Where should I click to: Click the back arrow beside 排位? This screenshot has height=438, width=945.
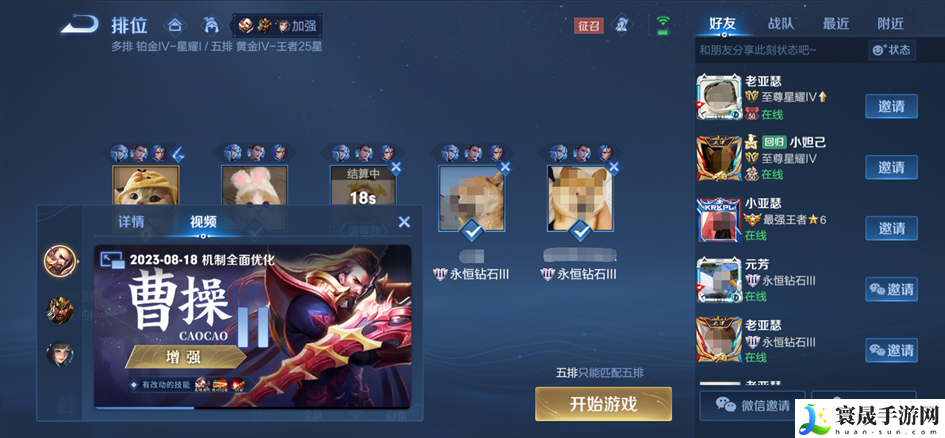click(79, 24)
